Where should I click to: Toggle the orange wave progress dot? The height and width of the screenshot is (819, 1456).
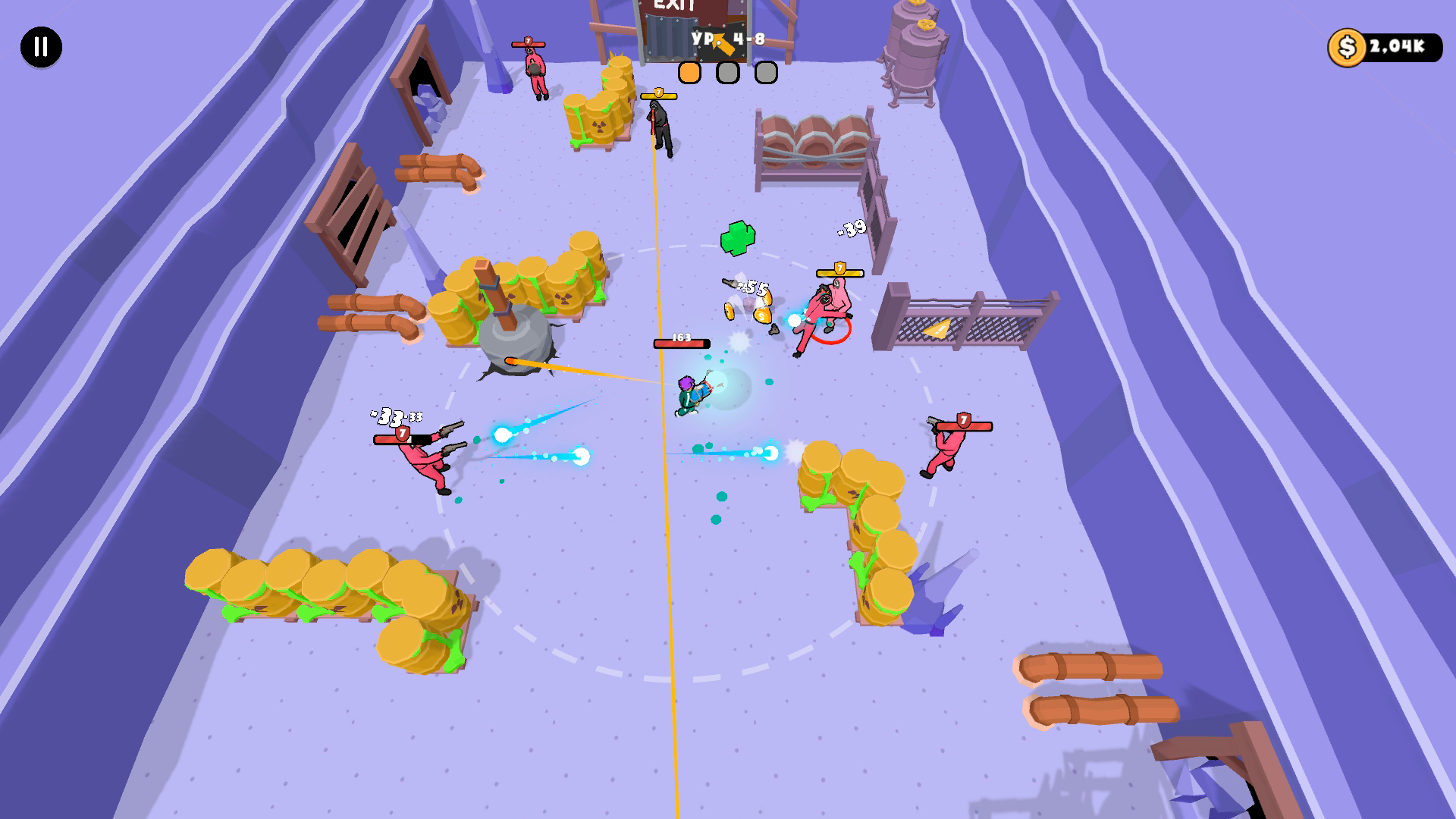click(x=689, y=72)
